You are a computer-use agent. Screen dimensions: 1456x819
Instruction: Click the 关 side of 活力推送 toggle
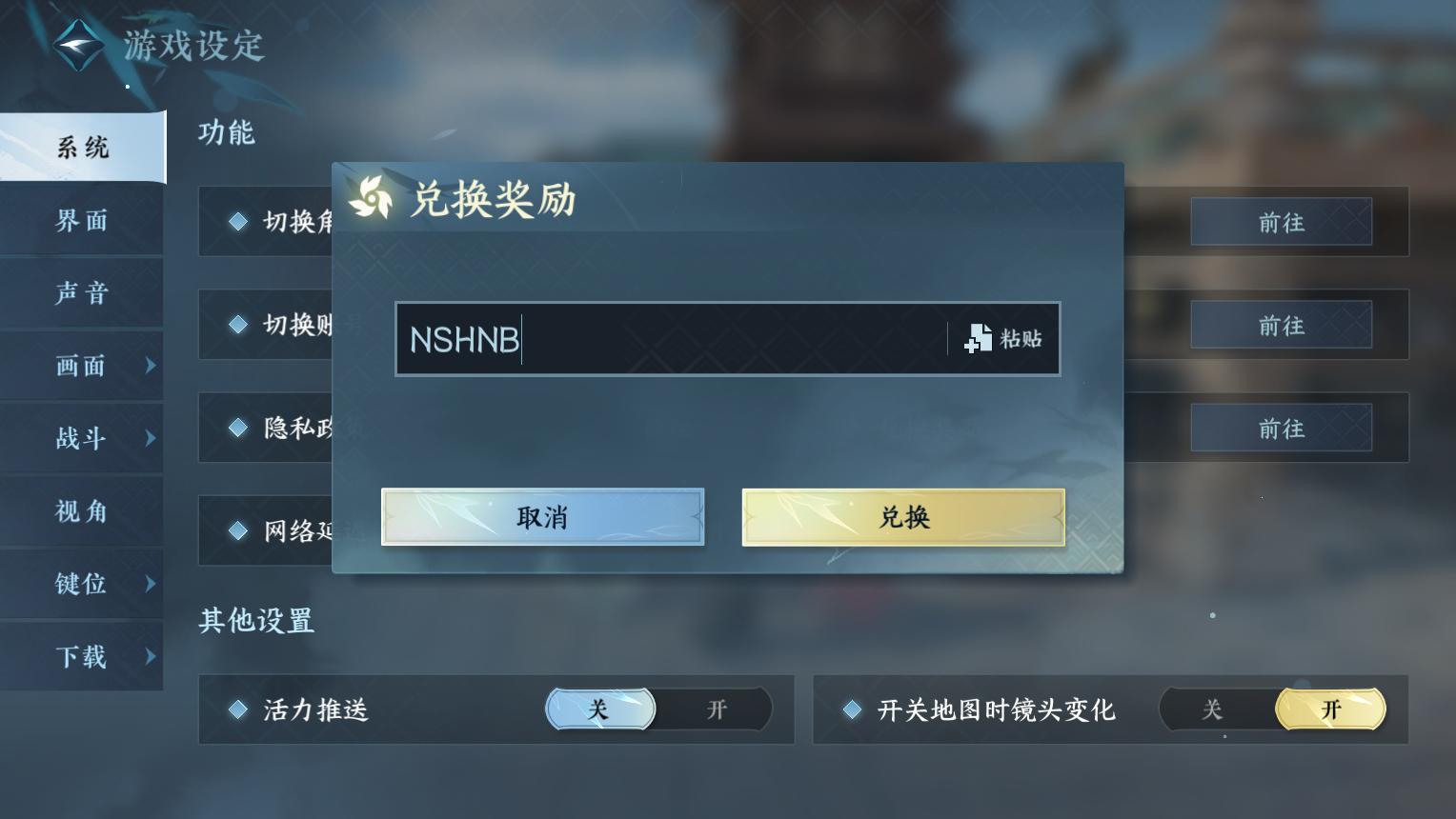[598, 709]
